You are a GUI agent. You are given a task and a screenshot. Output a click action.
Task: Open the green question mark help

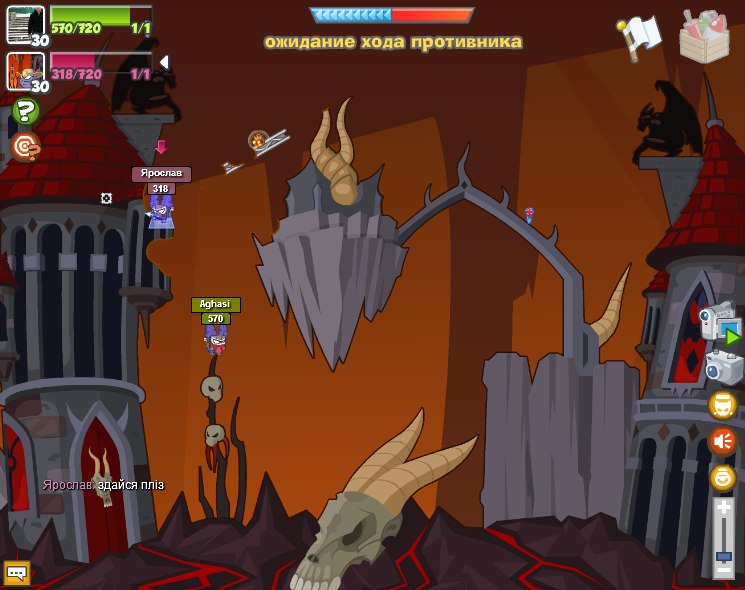tap(25, 111)
